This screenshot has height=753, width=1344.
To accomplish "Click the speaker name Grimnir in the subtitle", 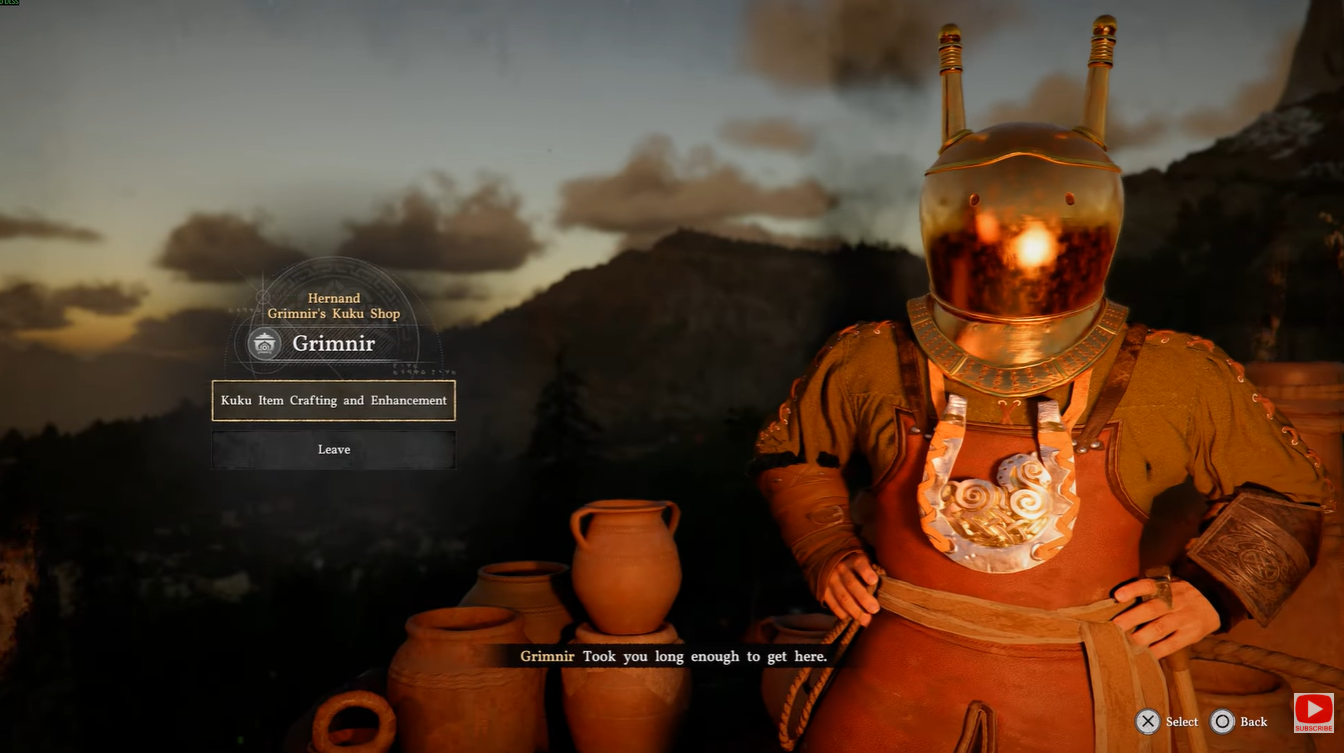I will [x=546, y=657].
